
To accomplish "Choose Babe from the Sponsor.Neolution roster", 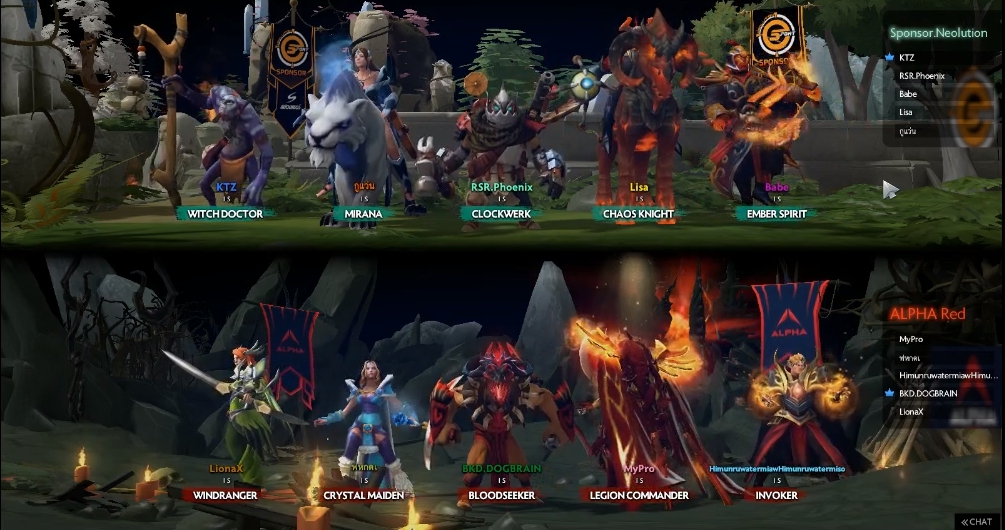I will click(x=908, y=94).
